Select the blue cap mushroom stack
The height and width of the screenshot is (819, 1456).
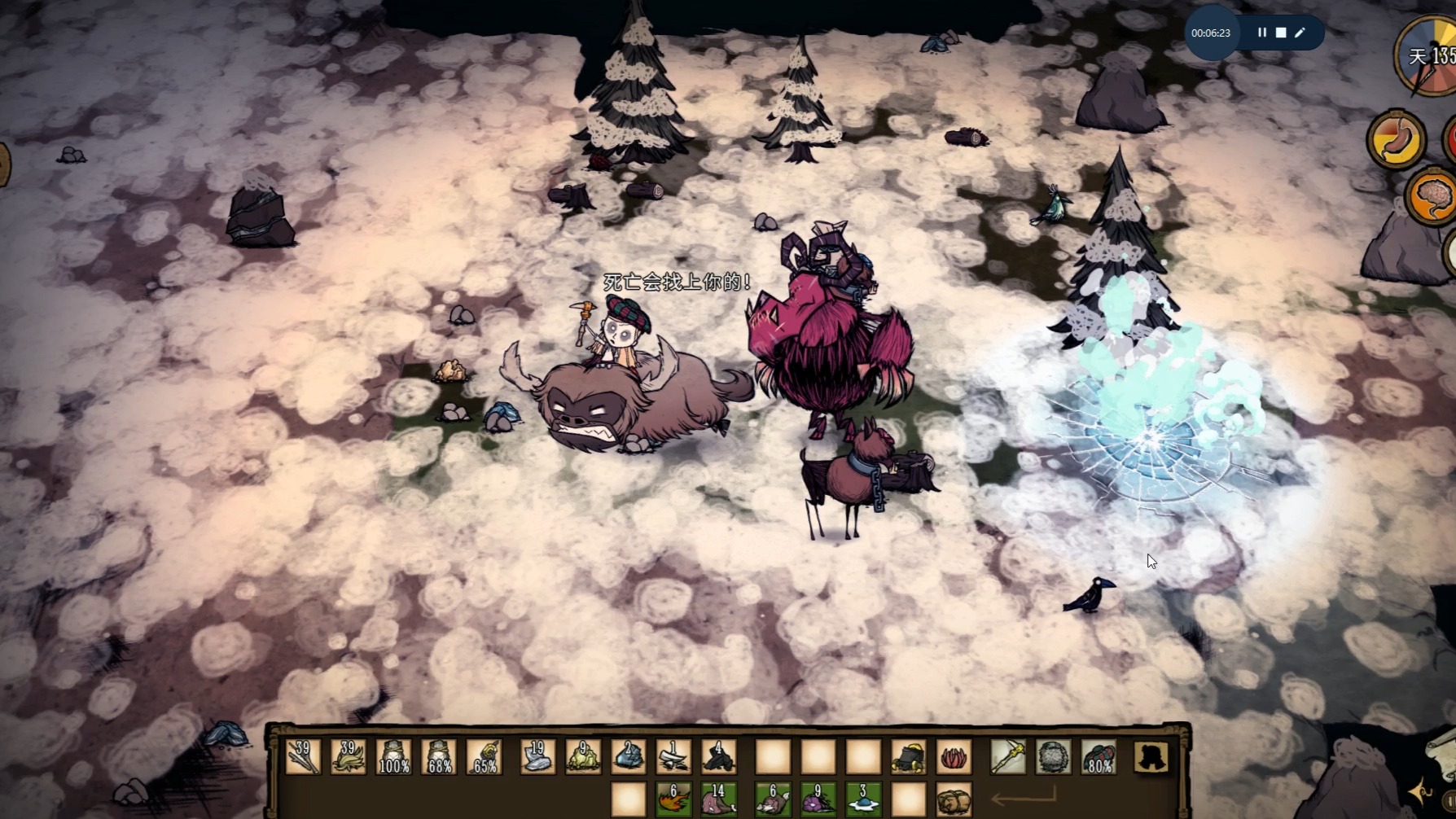[863, 799]
